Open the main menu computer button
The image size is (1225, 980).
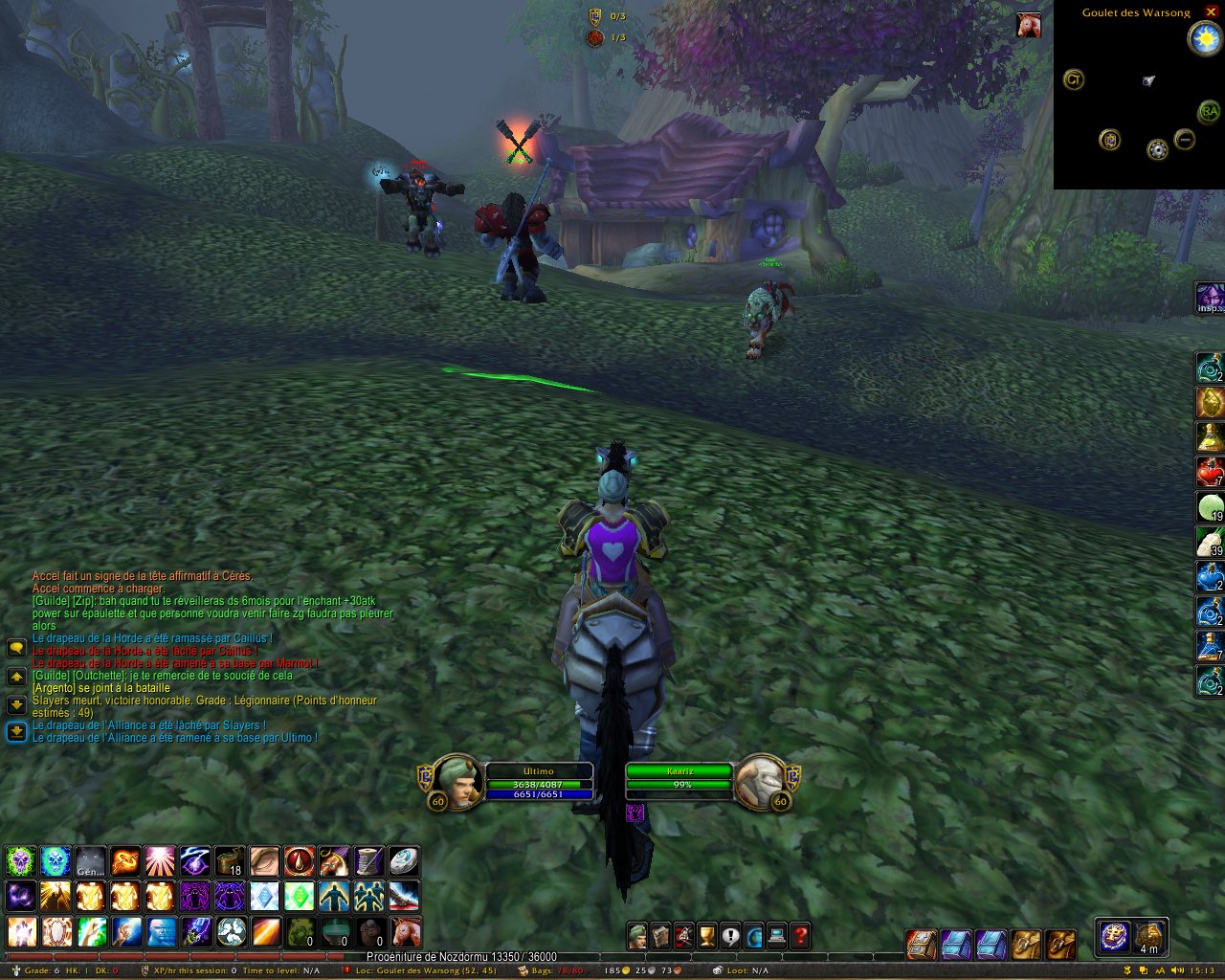click(777, 935)
